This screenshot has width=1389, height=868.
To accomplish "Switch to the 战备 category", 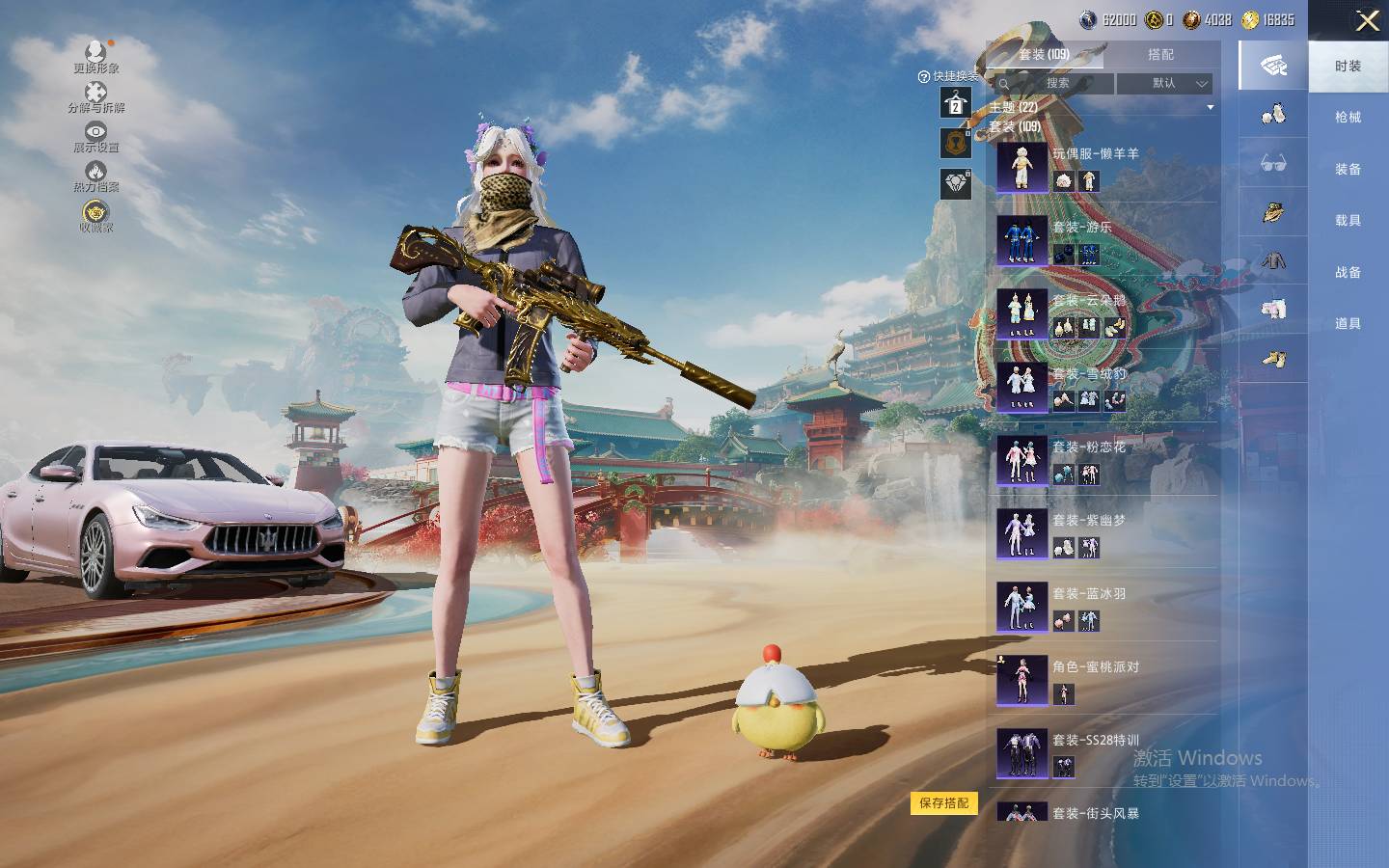I will (x=1348, y=273).
